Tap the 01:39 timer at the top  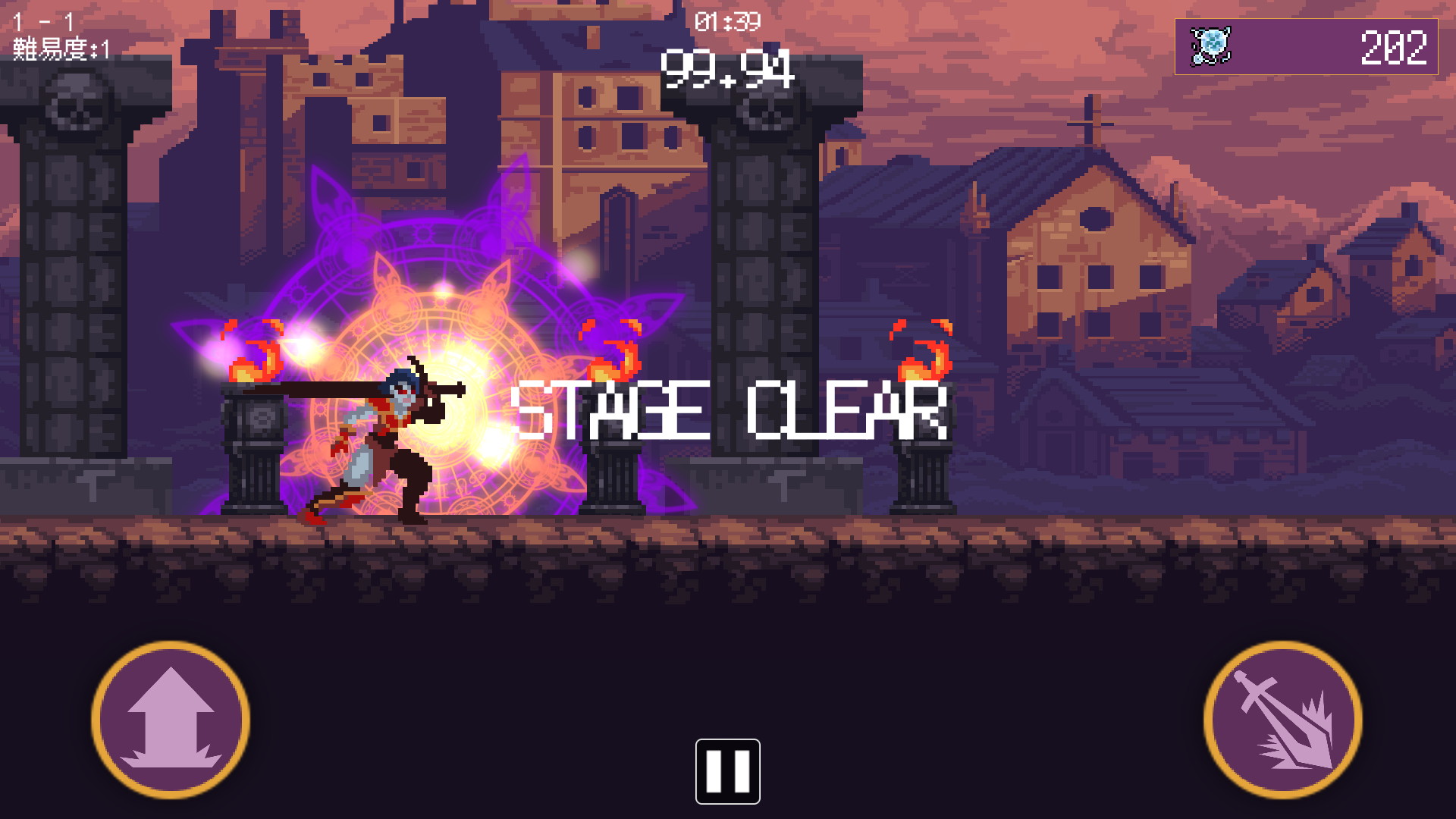pyautogui.click(x=726, y=23)
